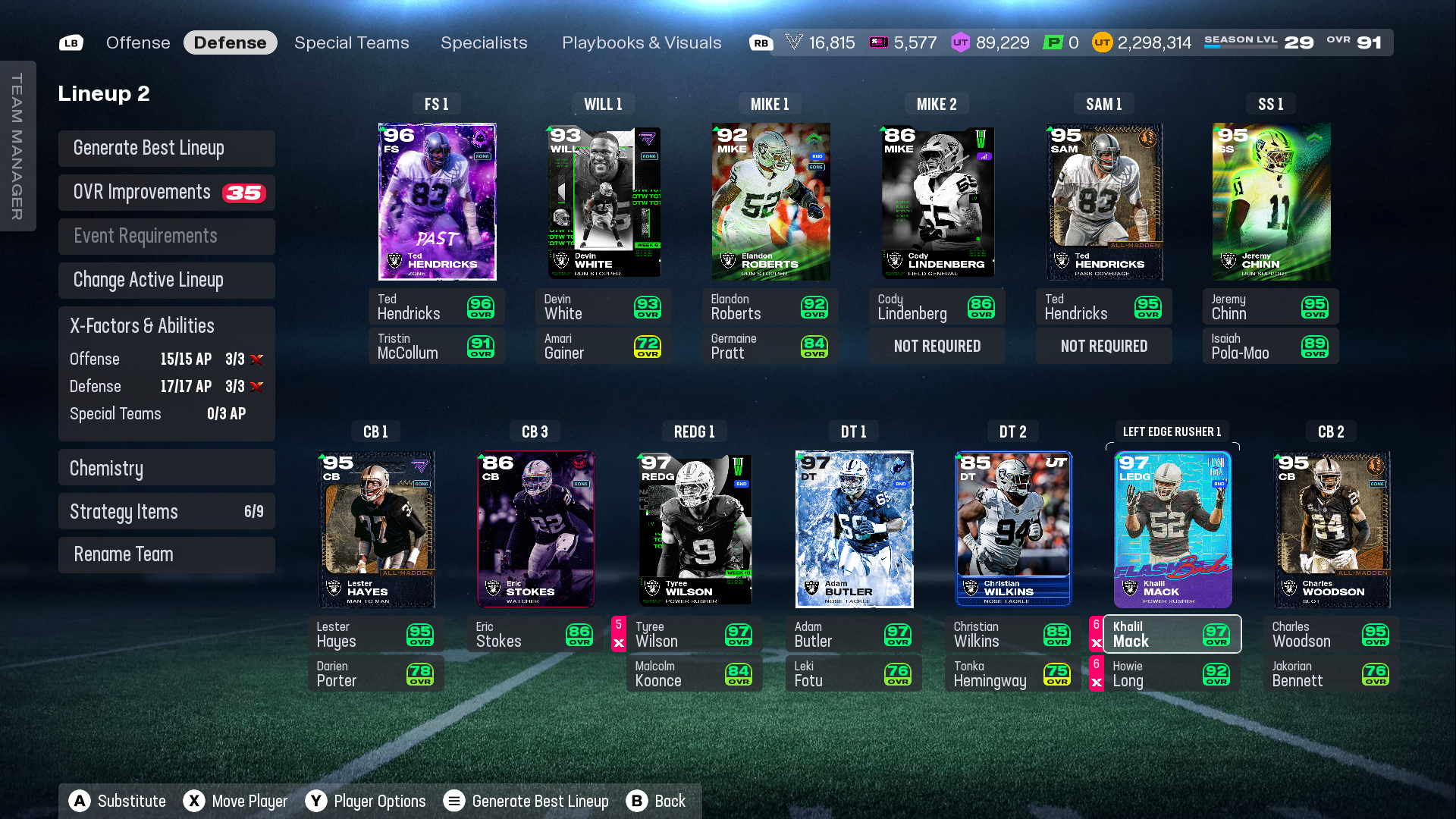The height and width of the screenshot is (819, 1456).
Task: Open X-Factors & Abilities panel
Action: 167,326
